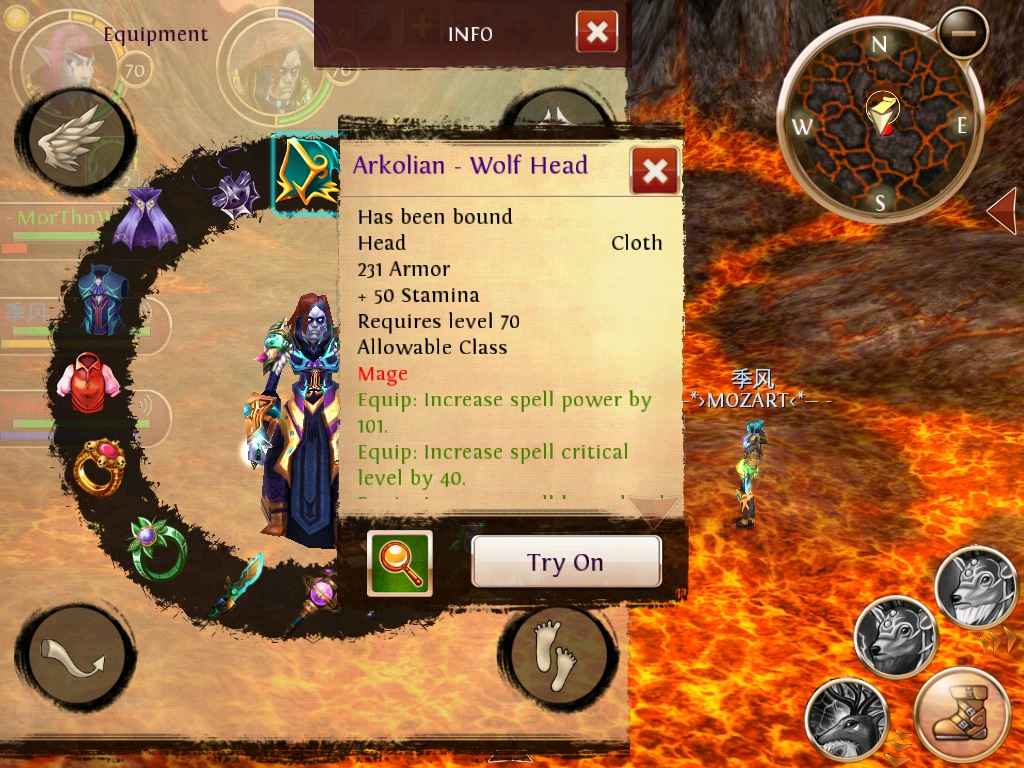Image resolution: width=1024 pixels, height=768 pixels.
Task: Inspect item with the magnifying glass button
Action: pyautogui.click(x=400, y=563)
